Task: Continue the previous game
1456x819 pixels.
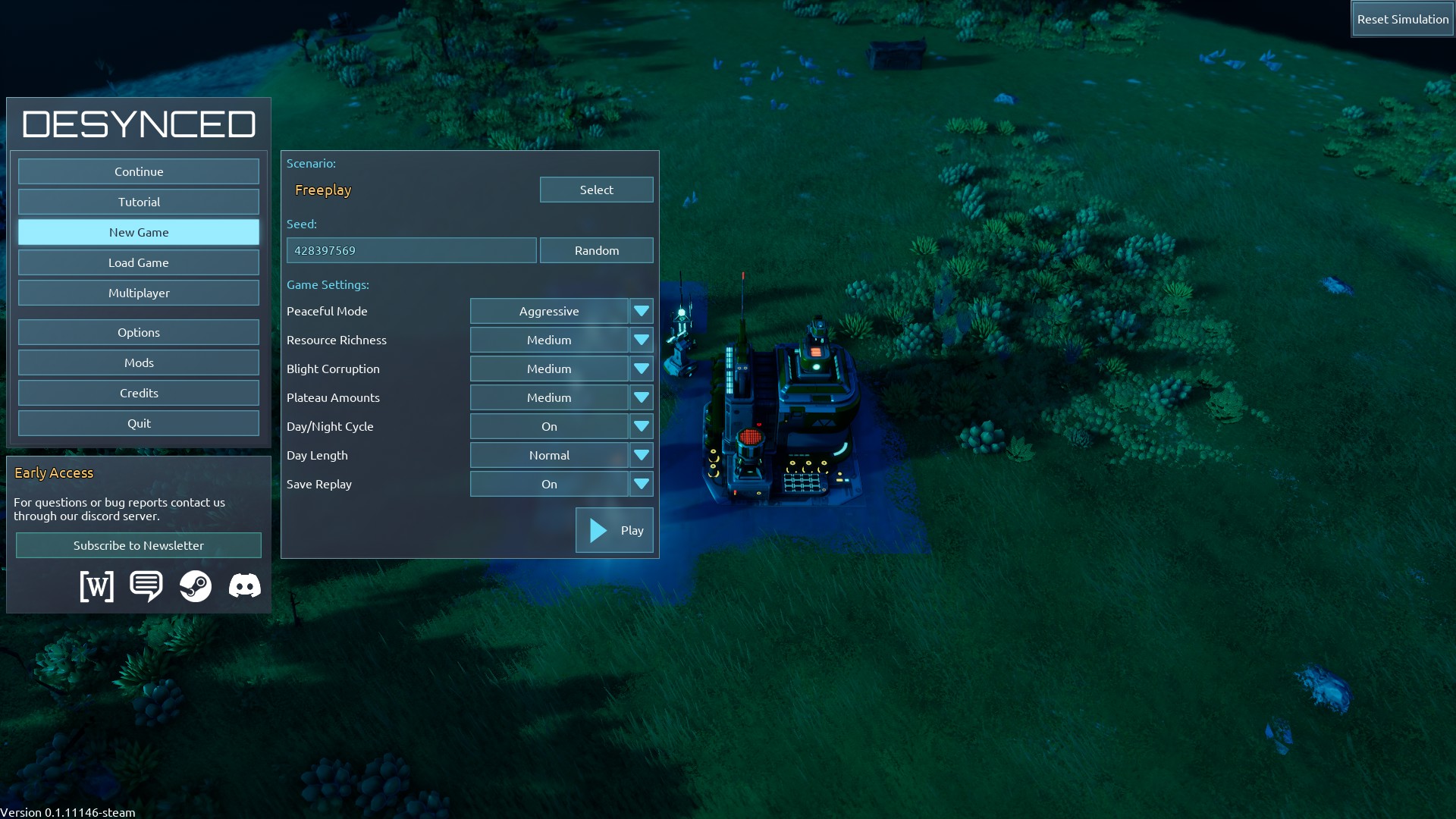Action: (139, 171)
